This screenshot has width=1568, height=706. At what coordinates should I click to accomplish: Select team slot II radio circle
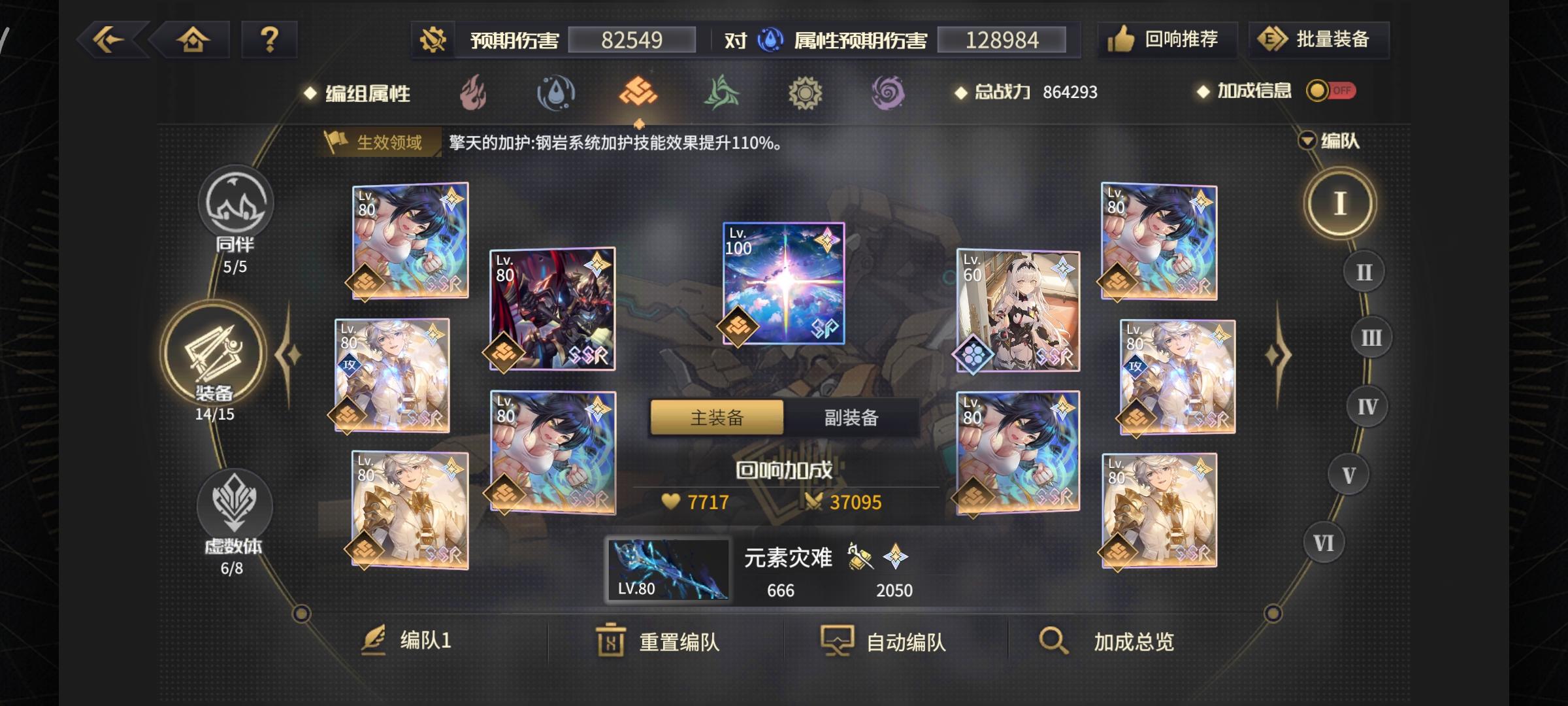click(1365, 271)
